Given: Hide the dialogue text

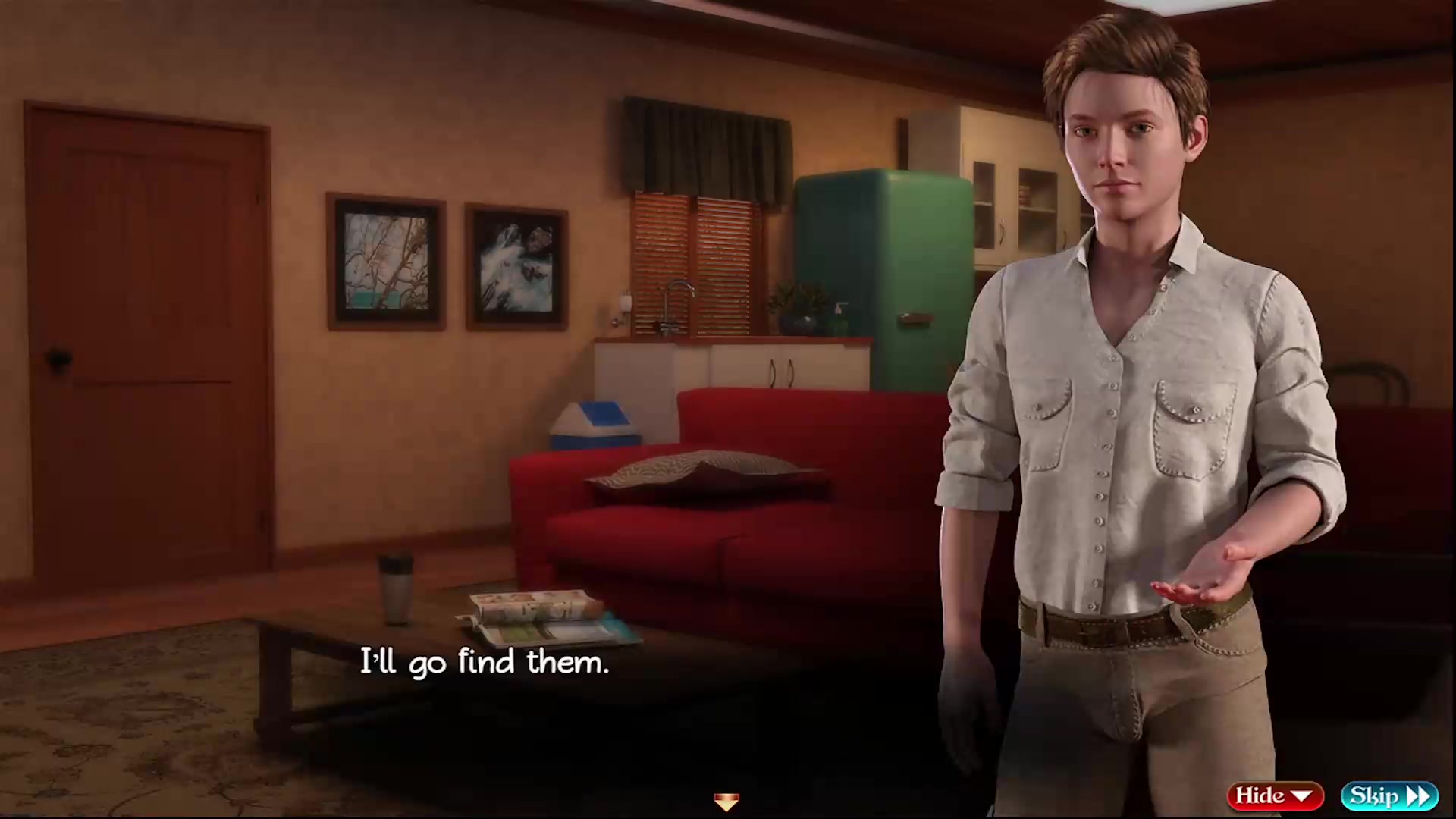Looking at the screenshot, I should [x=1275, y=795].
